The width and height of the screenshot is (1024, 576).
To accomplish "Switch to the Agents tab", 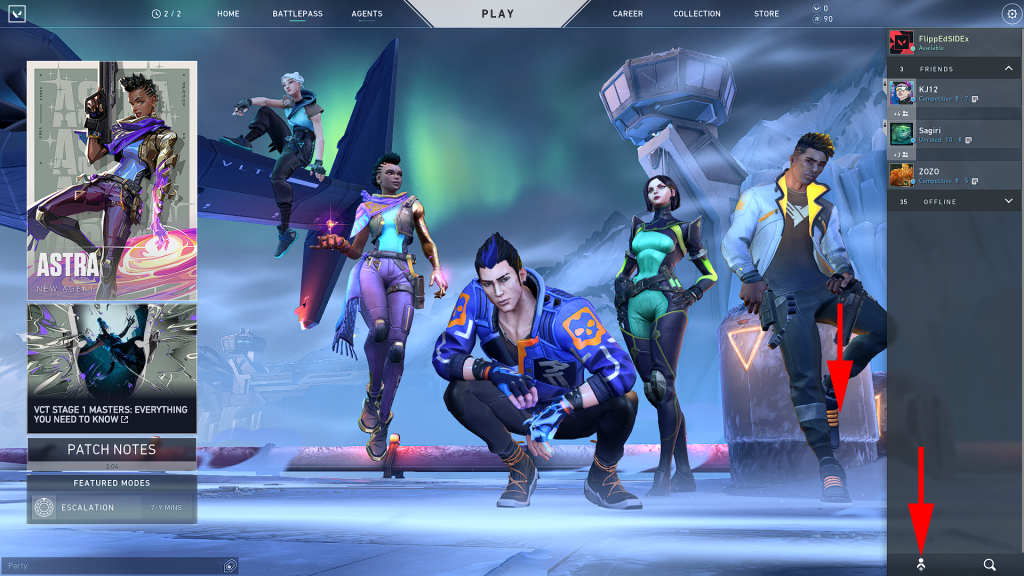I will pyautogui.click(x=367, y=14).
